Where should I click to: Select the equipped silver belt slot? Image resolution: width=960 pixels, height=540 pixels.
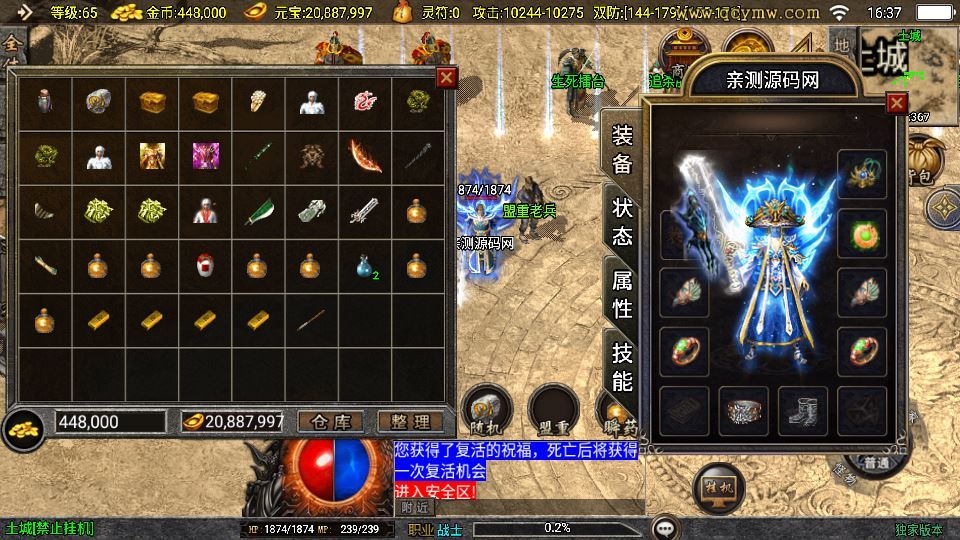(x=743, y=410)
